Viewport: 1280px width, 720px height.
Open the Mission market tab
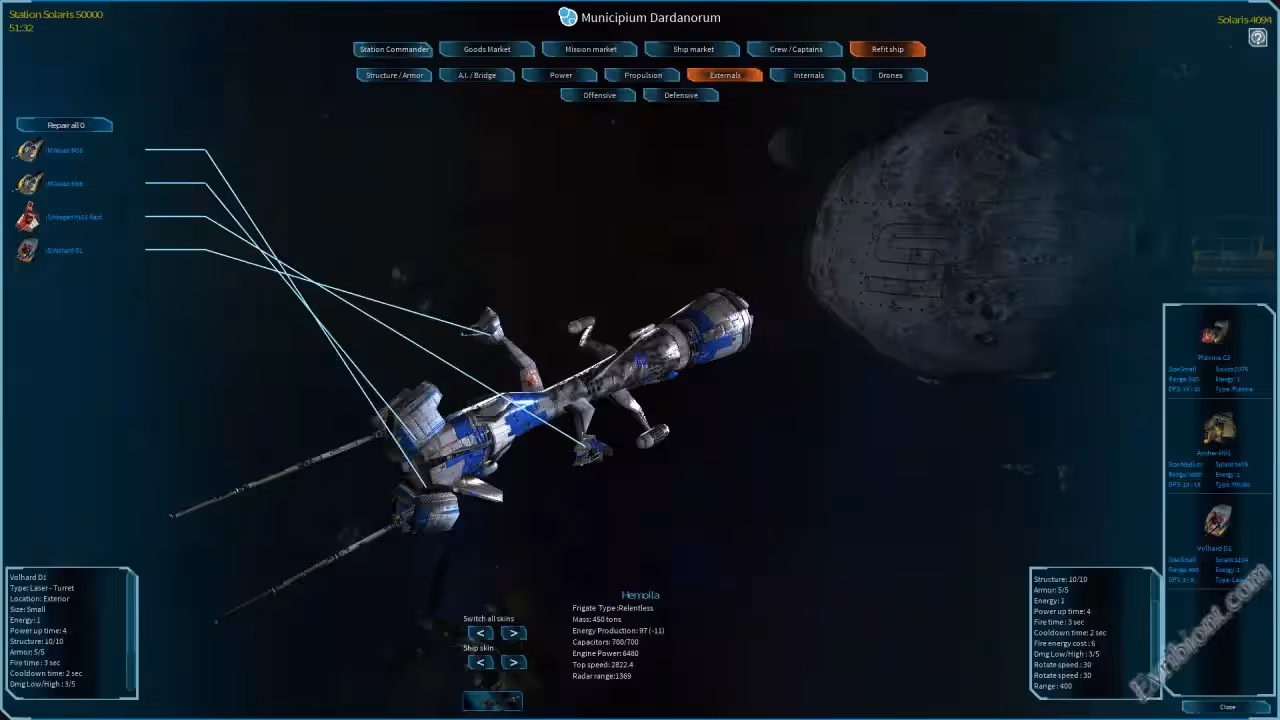(591, 49)
